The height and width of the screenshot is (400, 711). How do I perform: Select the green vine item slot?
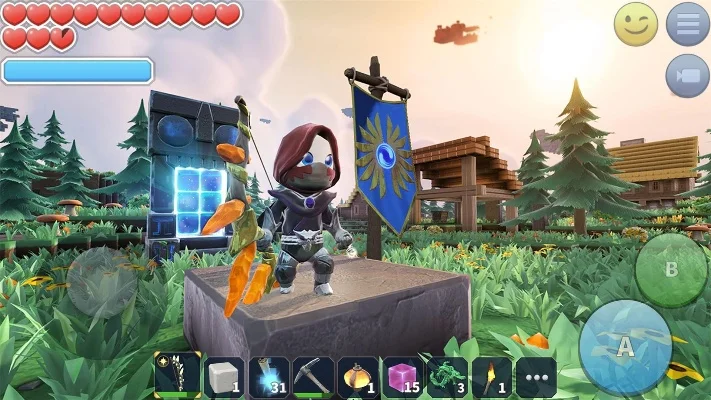pos(447,377)
